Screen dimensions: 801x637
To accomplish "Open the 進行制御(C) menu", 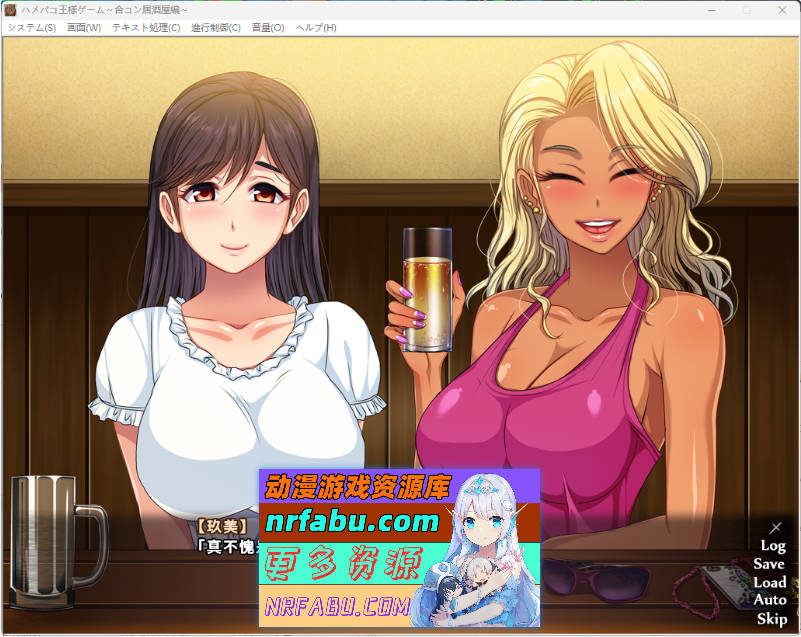I will (216, 27).
